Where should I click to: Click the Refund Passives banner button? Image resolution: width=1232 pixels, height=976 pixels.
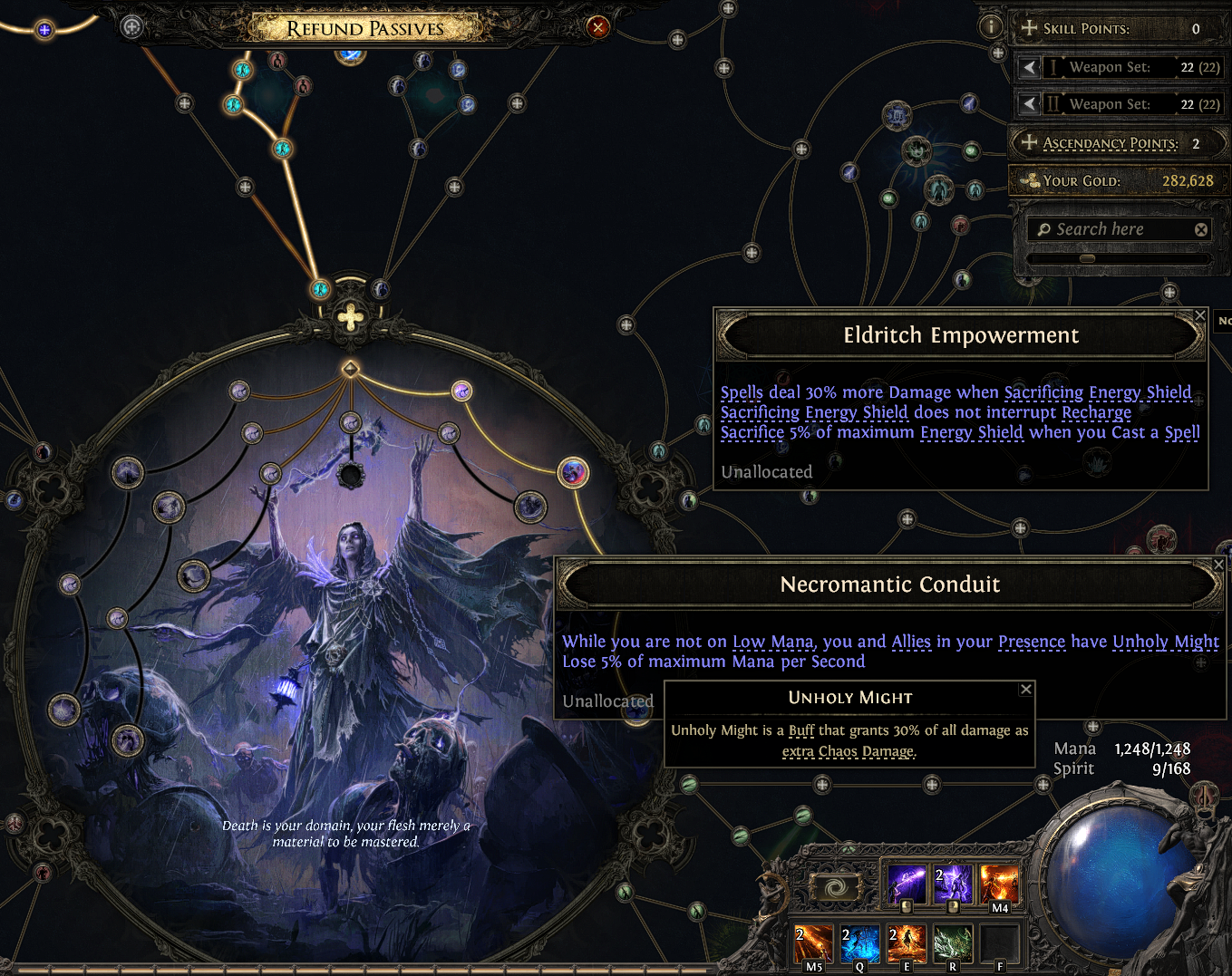365,28
